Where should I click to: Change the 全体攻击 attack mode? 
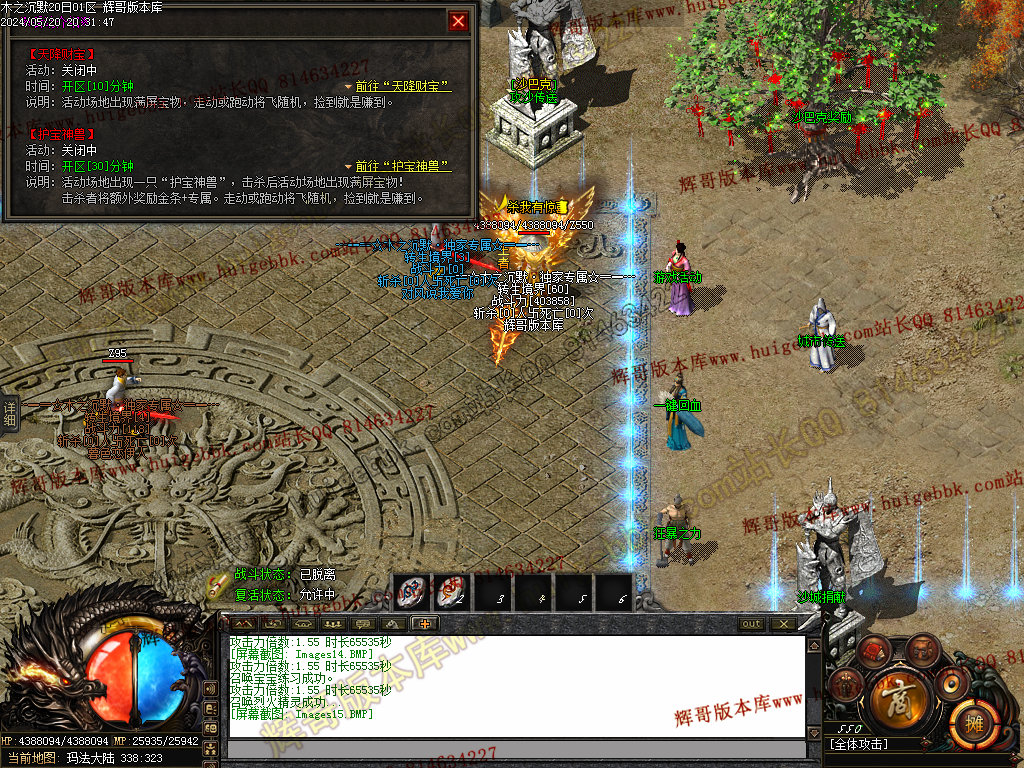coord(860,744)
